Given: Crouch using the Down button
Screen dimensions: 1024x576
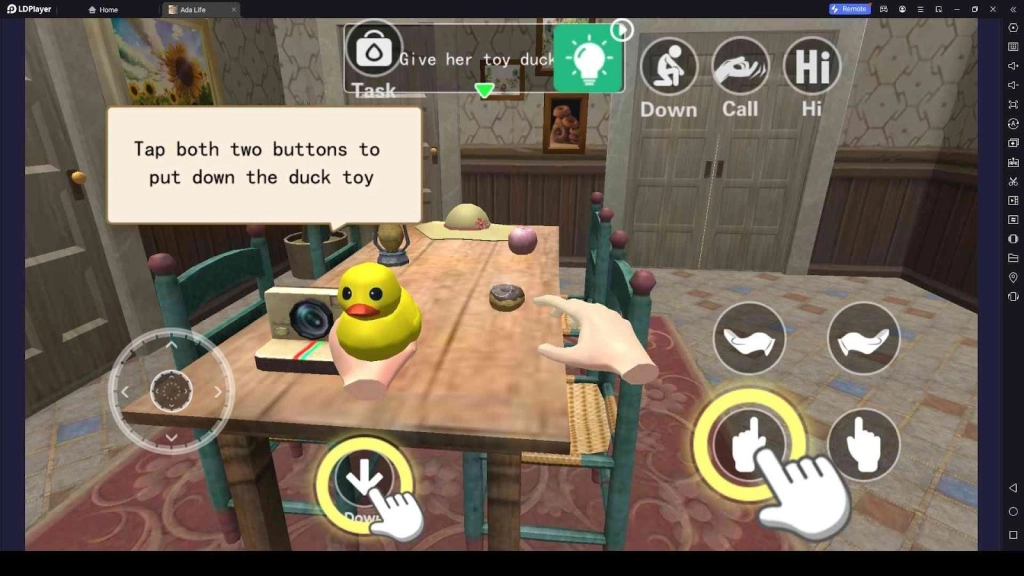Looking at the screenshot, I should 668,66.
